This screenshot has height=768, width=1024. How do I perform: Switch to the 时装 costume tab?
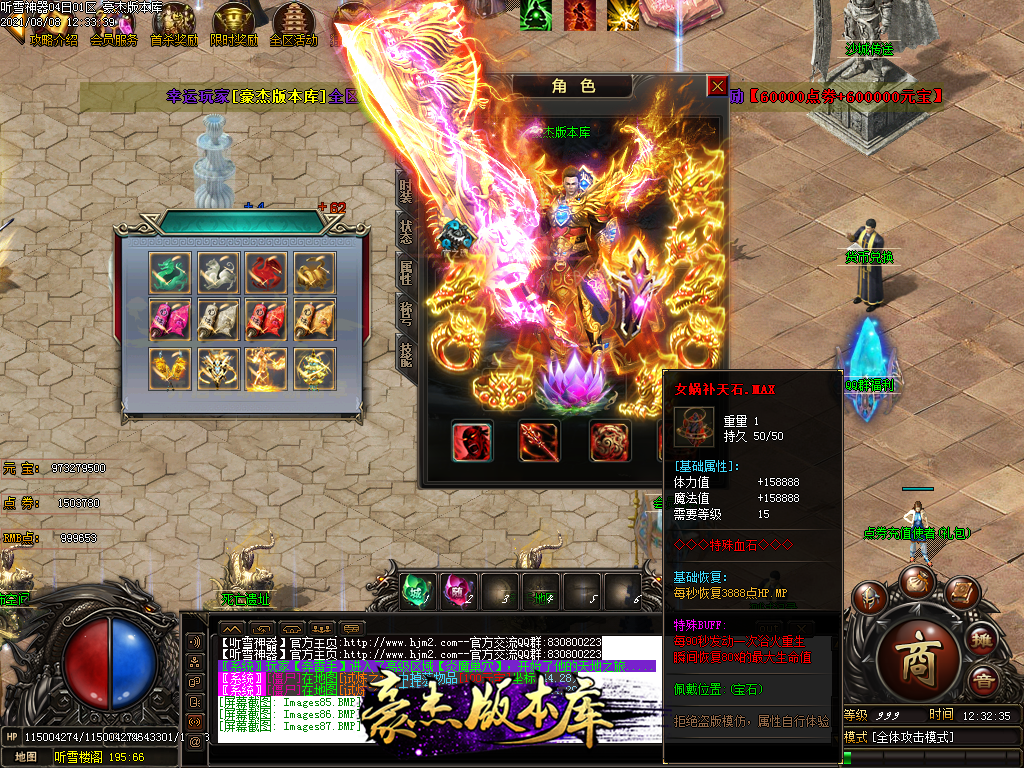[406, 190]
